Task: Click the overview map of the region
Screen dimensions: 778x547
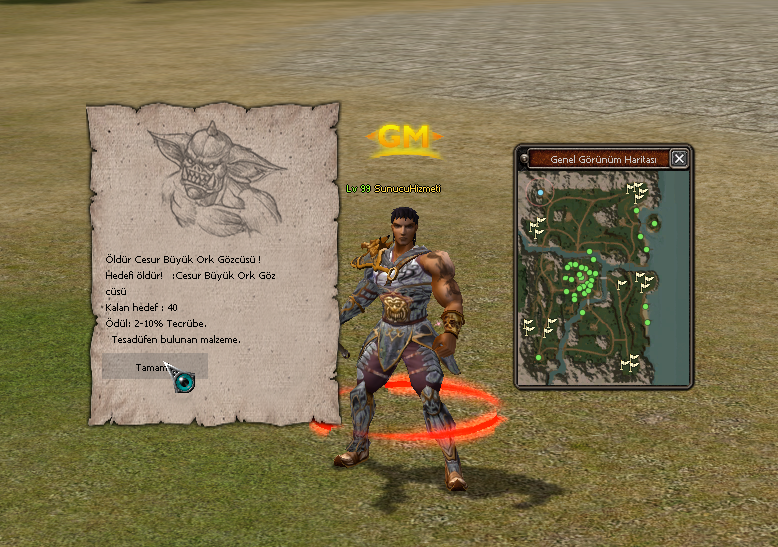Action: (603, 276)
